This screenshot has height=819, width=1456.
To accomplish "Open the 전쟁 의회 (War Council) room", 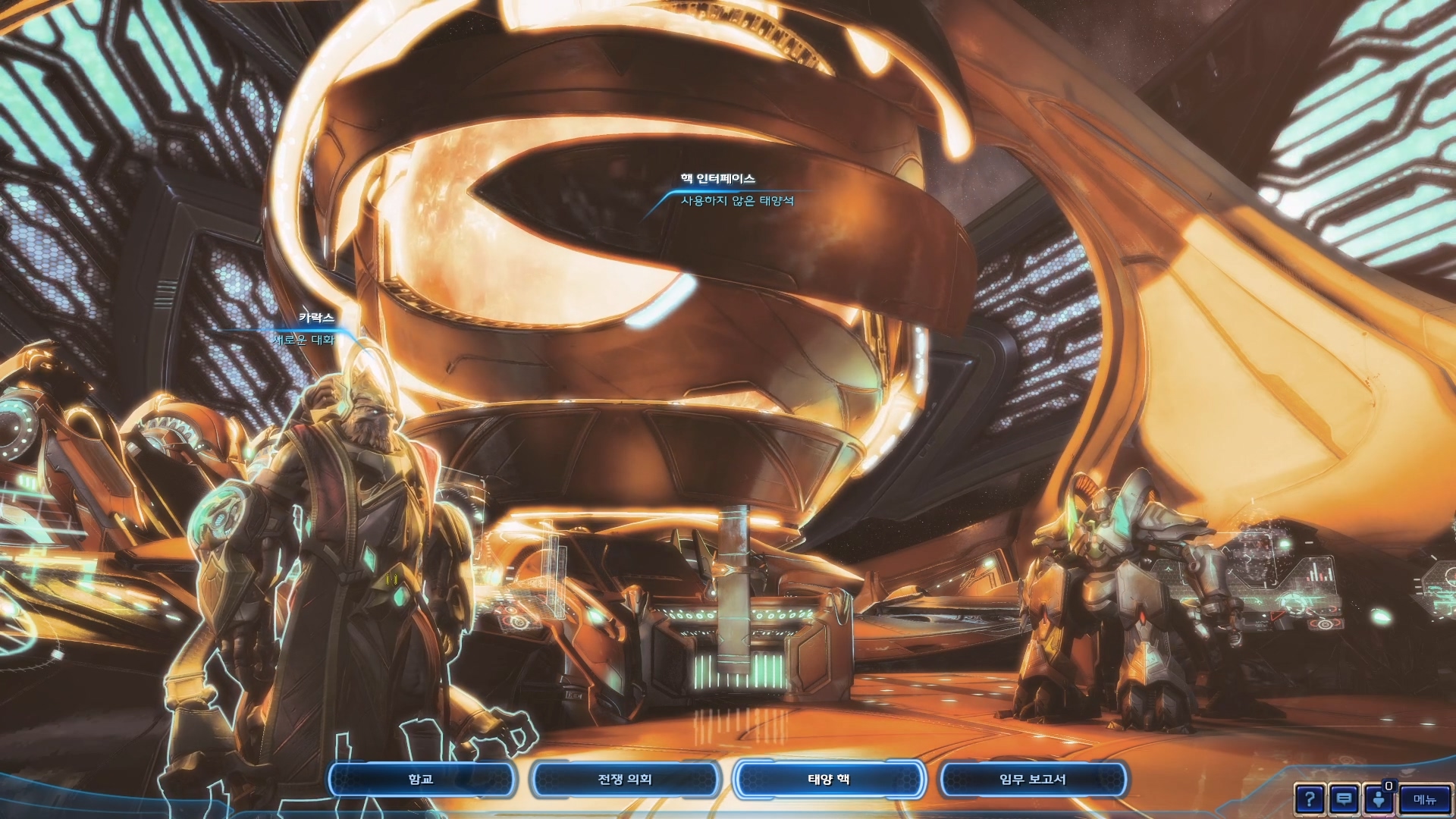I will tap(625, 780).
